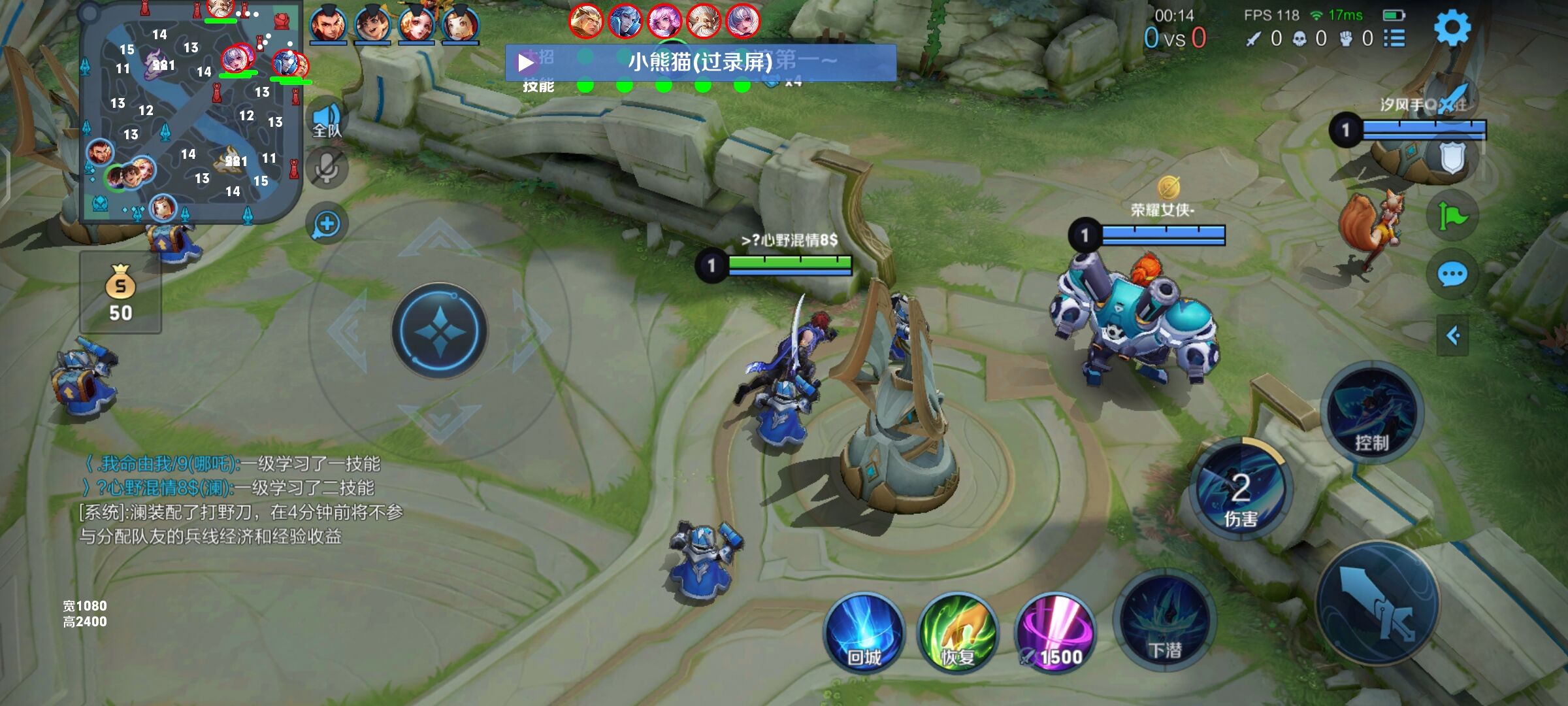Send a green flag signal
The image size is (1568, 706).
pyautogui.click(x=1452, y=216)
